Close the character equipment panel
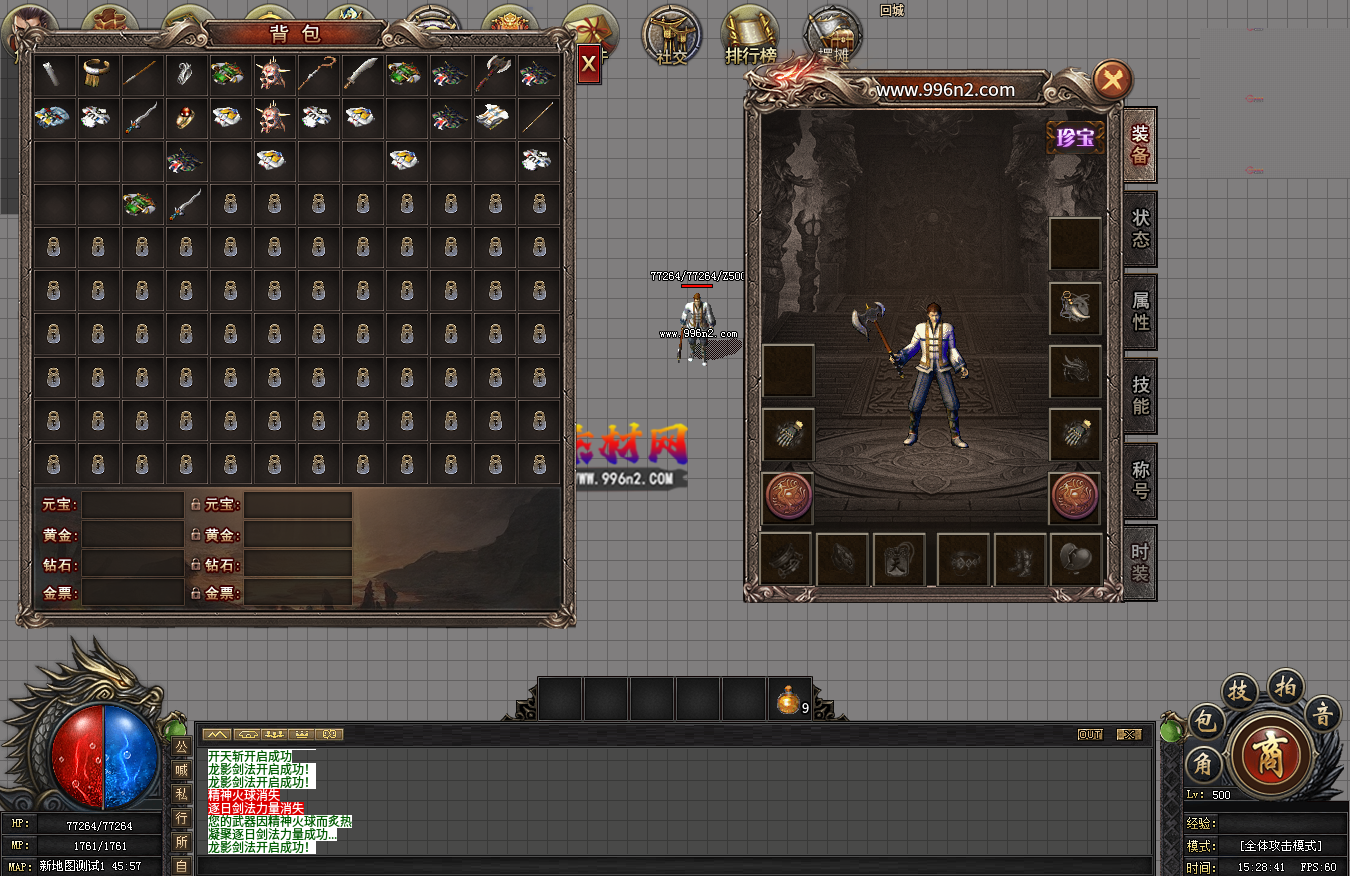 (x=1112, y=79)
